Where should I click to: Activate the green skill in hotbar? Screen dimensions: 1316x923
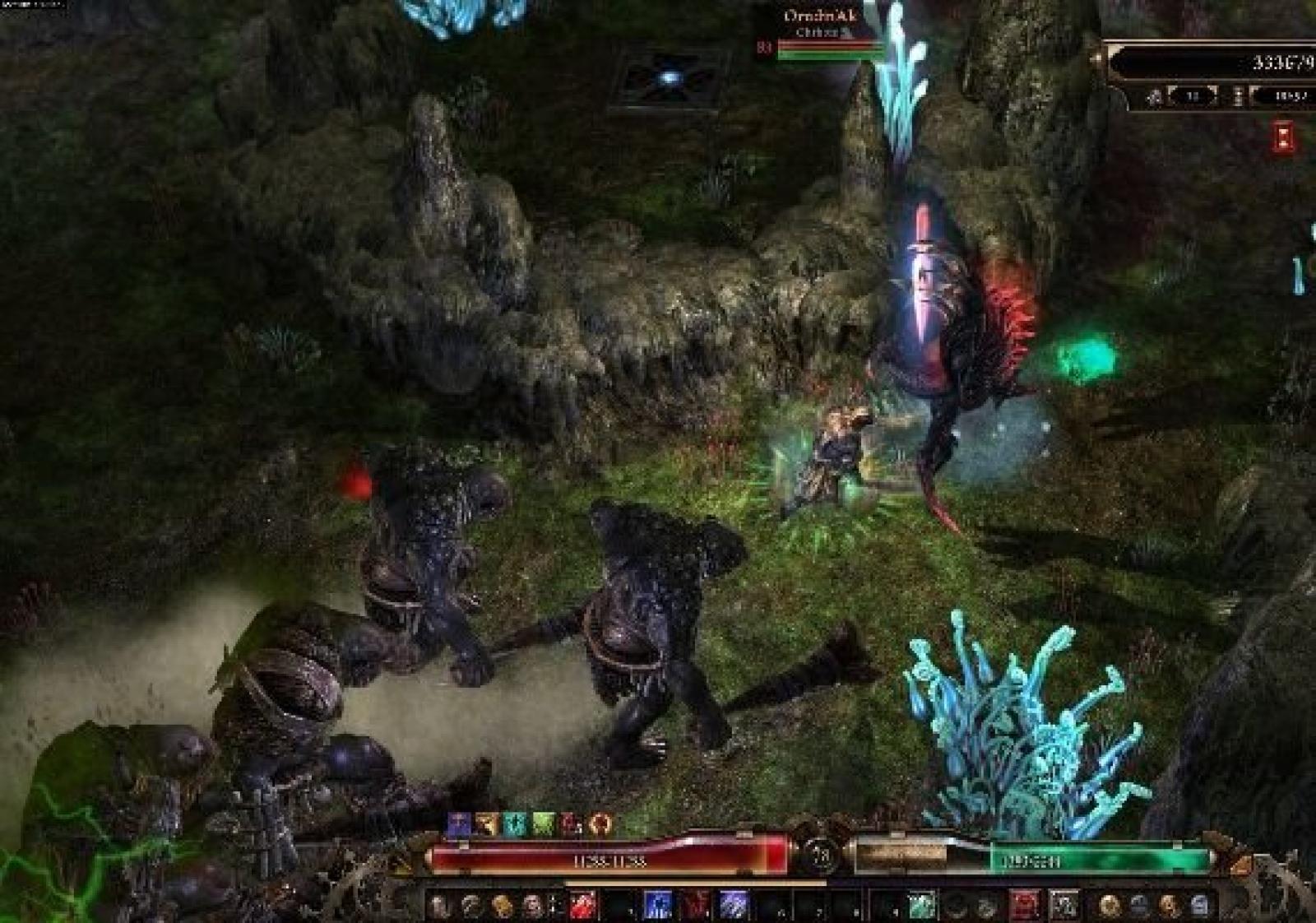921,905
